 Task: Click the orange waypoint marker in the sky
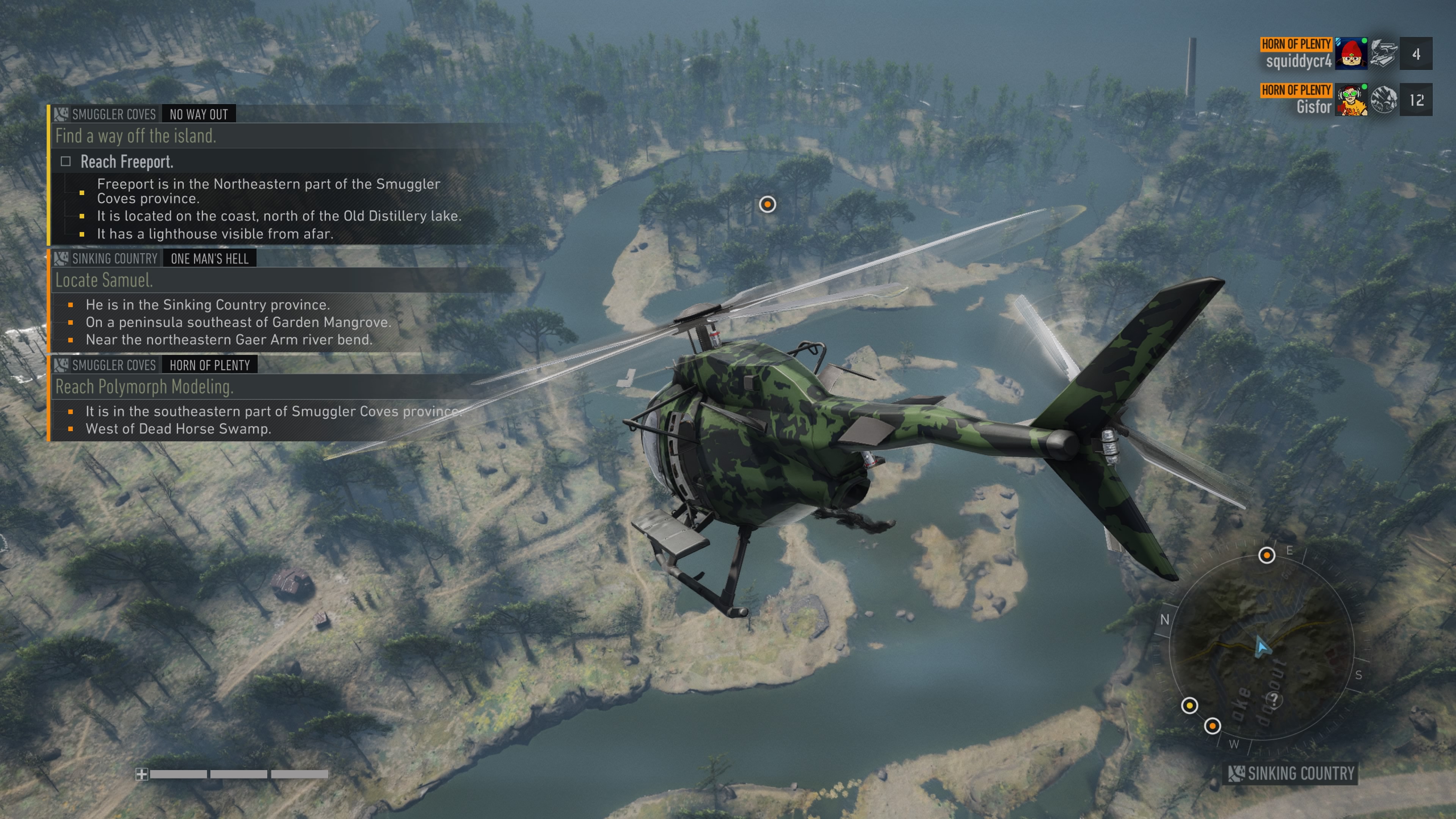(767, 204)
